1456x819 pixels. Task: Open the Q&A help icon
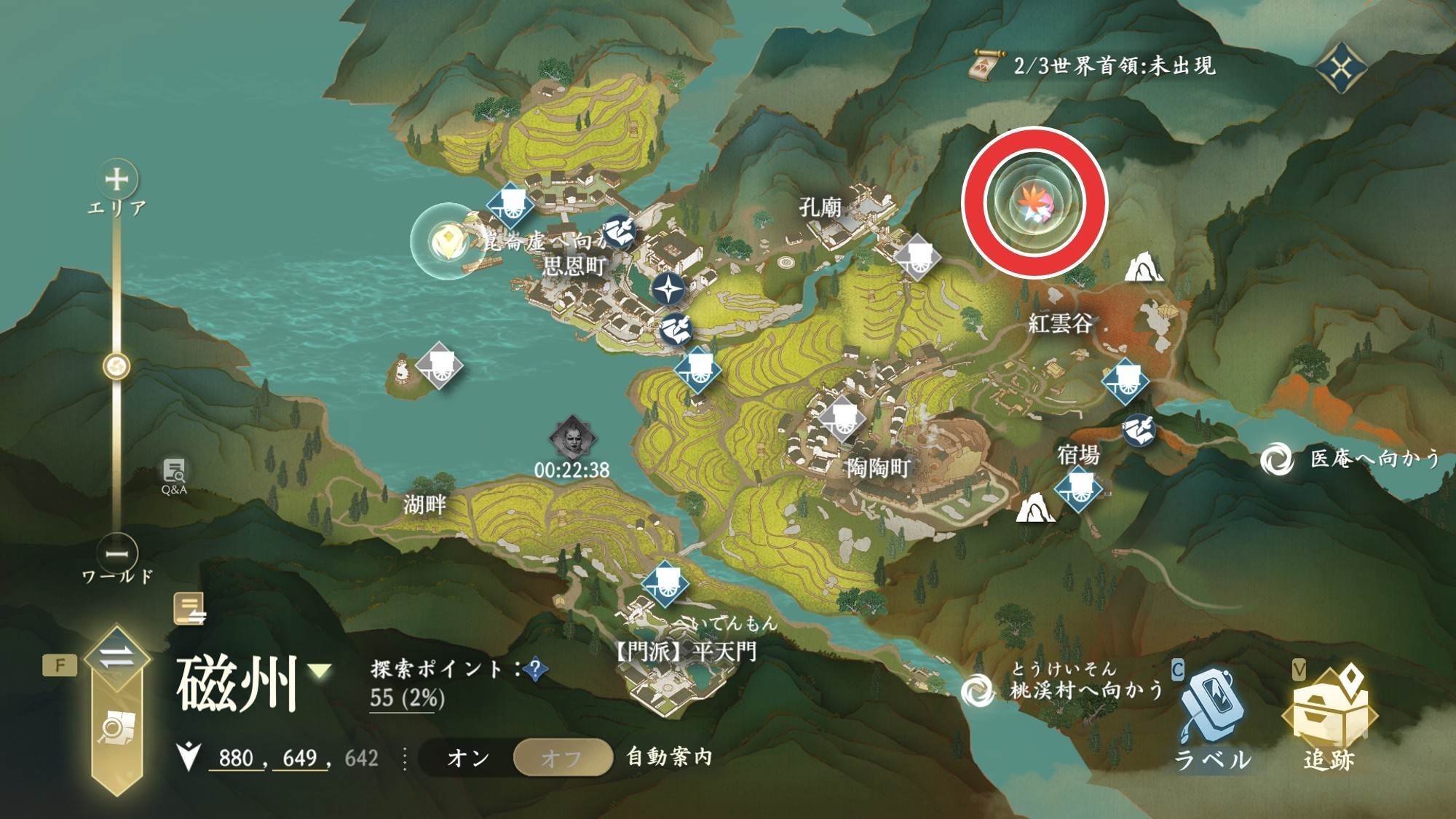tap(174, 476)
